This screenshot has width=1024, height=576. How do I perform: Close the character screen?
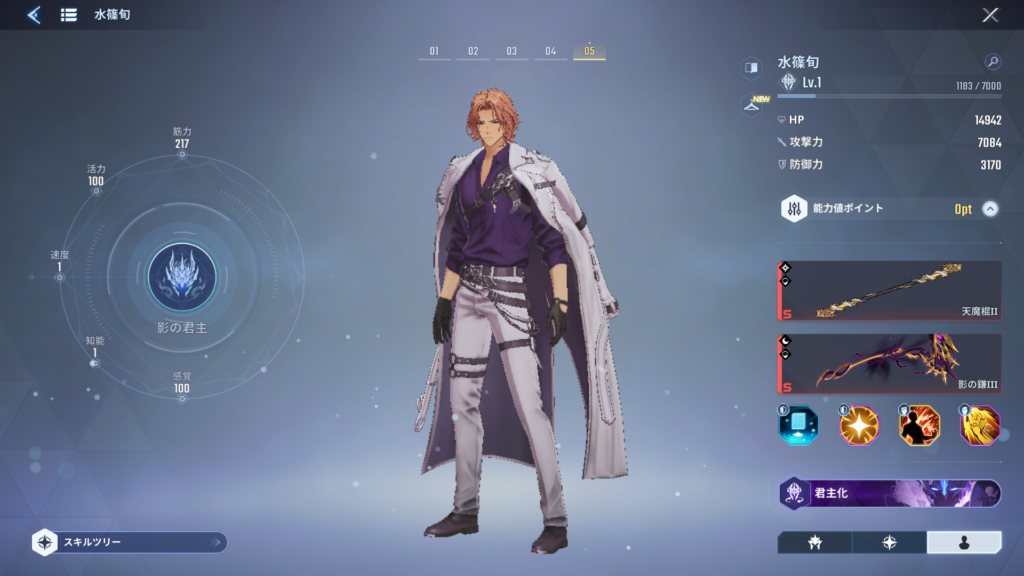click(990, 15)
